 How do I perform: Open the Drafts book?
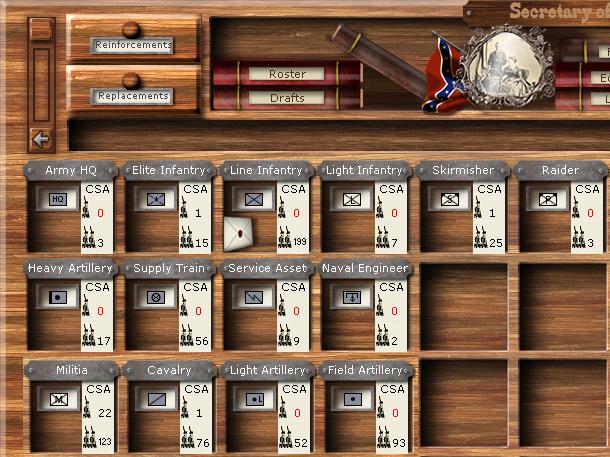tap(287, 98)
